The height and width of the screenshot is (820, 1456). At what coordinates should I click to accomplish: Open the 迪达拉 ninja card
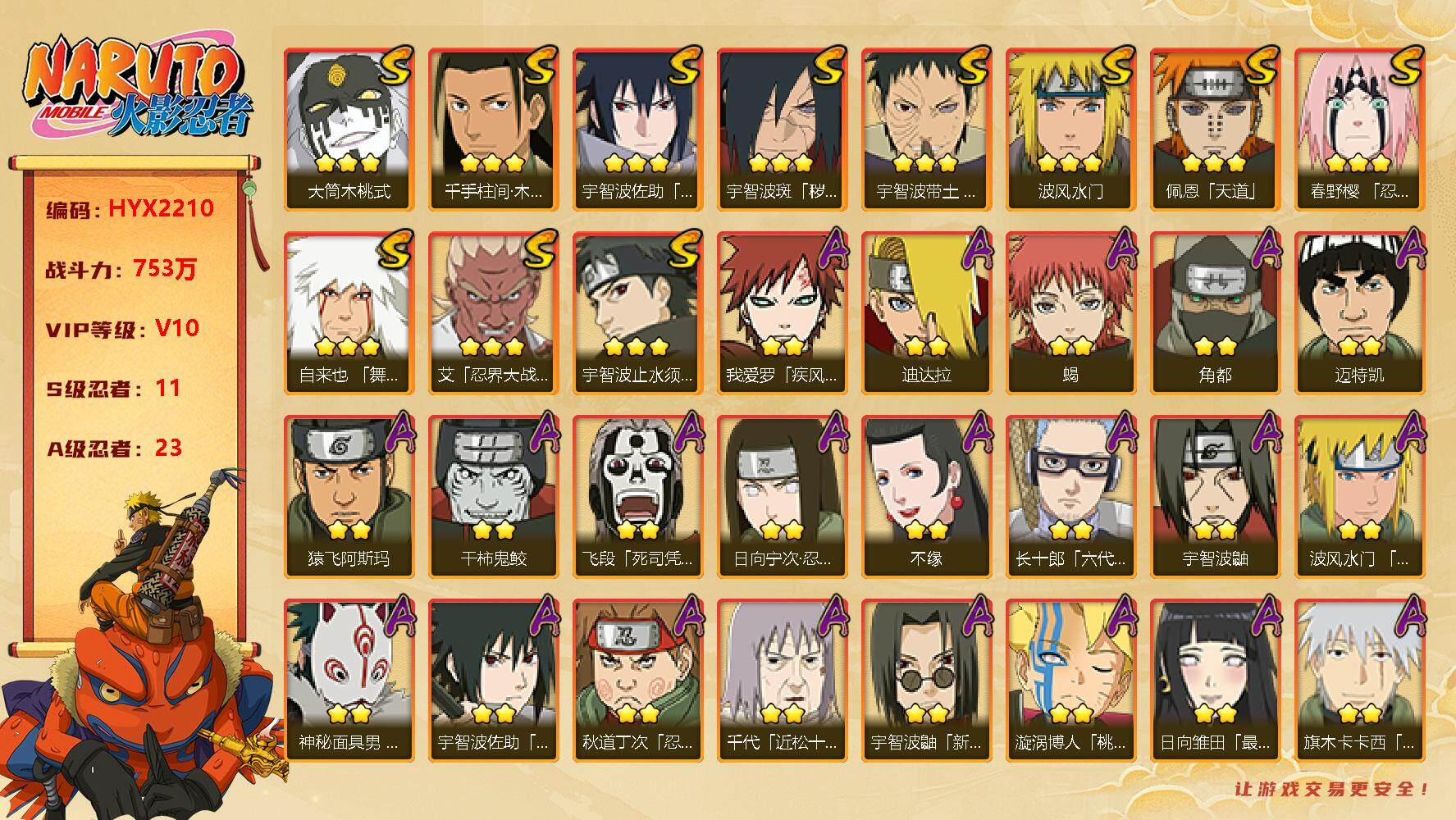tap(926, 312)
